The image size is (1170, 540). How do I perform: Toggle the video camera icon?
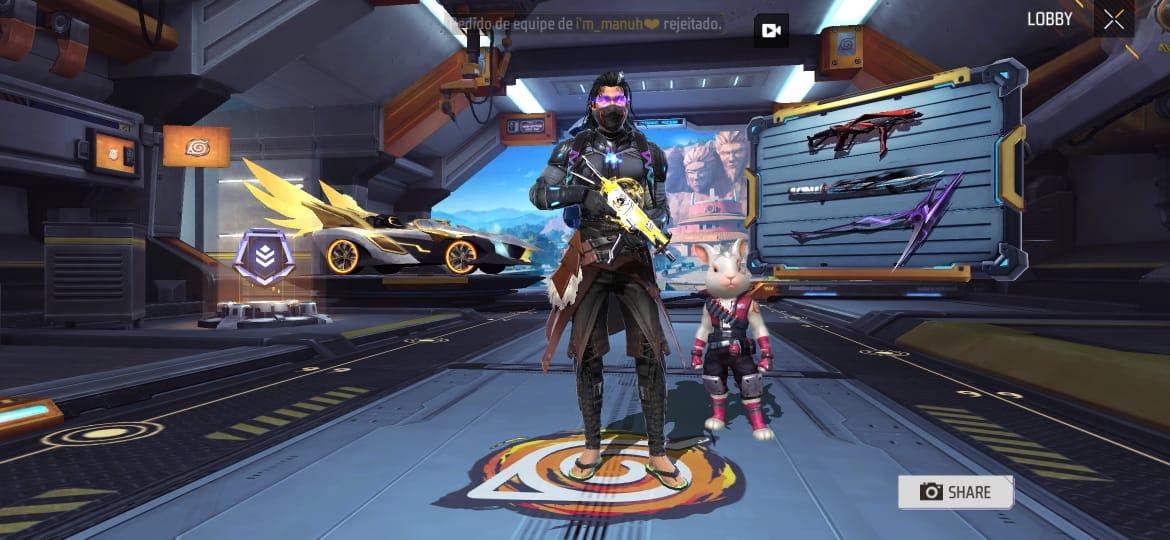coord(771,31)
